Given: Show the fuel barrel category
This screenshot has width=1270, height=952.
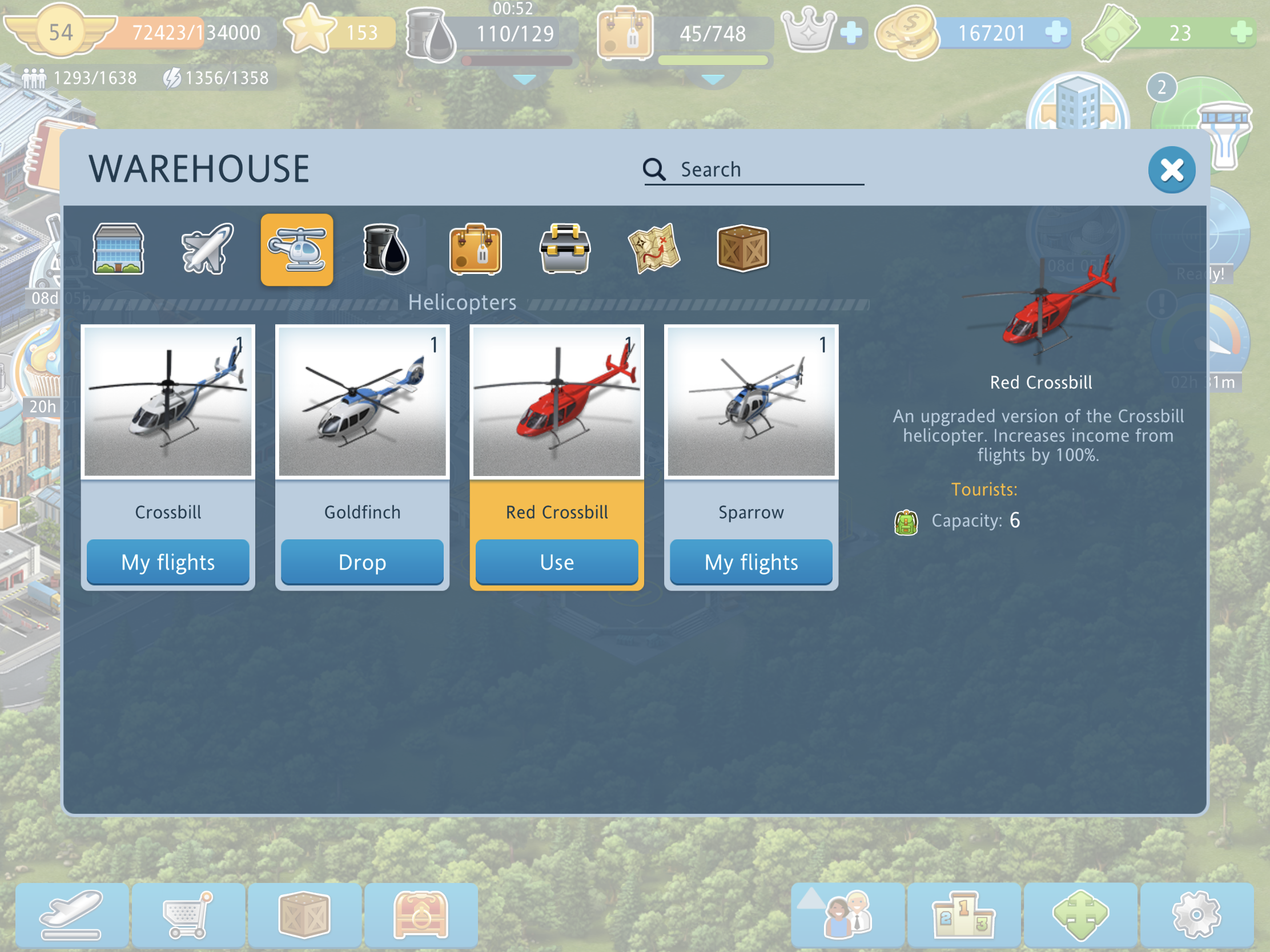Looking at the screenshot, I should click(x=386, y=249).
